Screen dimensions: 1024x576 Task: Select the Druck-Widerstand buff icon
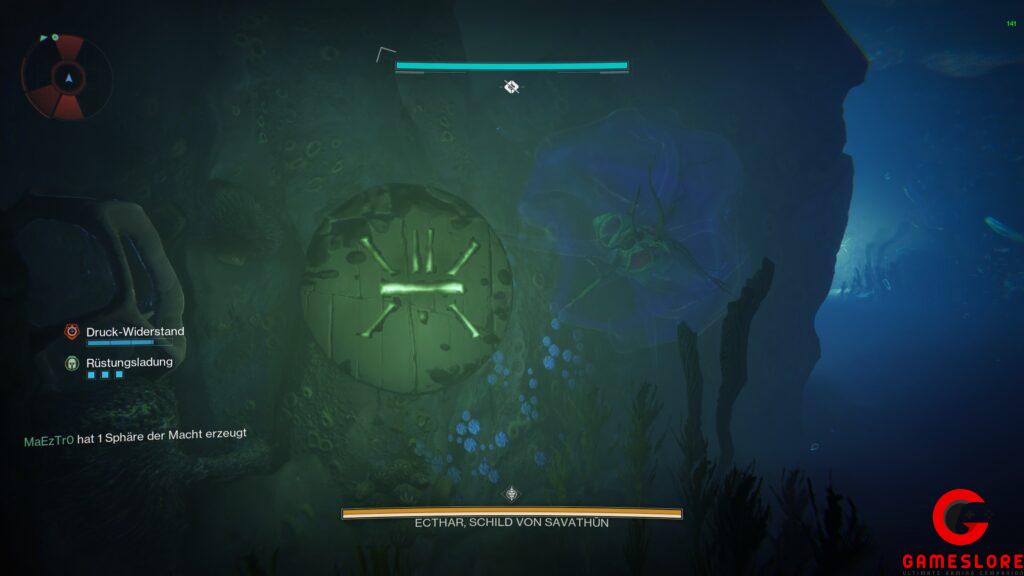(x=72, y=332)
